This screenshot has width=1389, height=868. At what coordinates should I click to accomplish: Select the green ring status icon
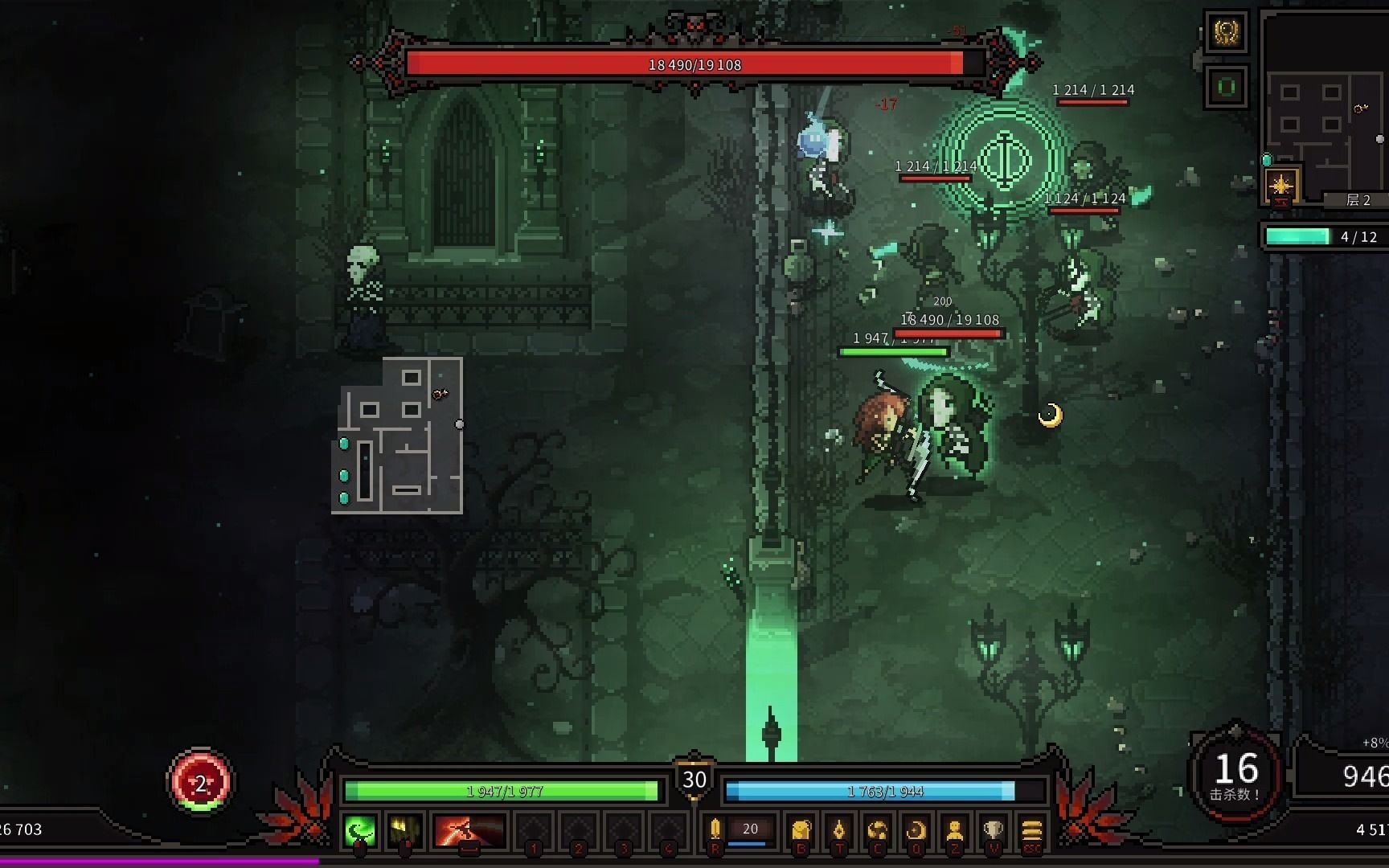[1227, 86]
